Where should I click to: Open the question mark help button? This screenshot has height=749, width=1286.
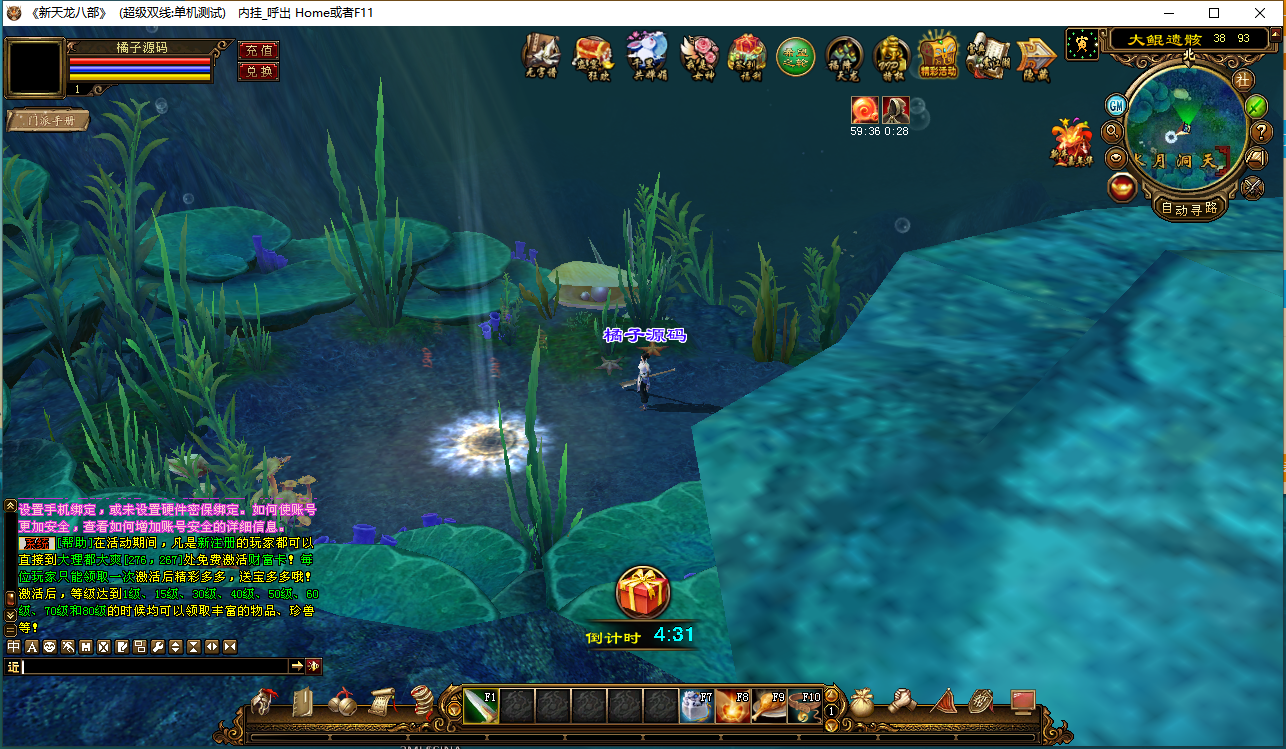point(1262,132)
